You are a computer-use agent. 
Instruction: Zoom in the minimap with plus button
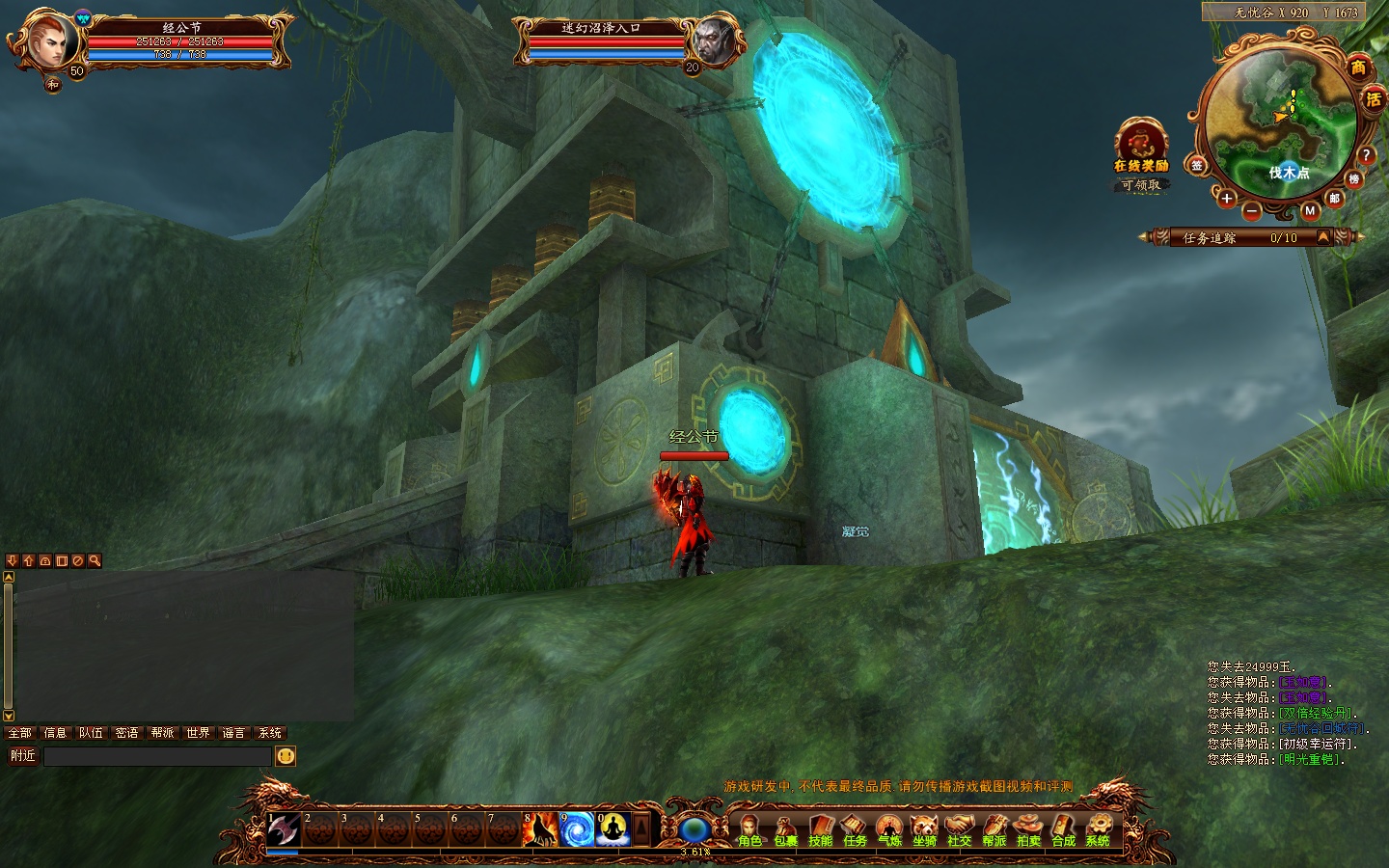pyautogui.click(x=1226, y=199)
